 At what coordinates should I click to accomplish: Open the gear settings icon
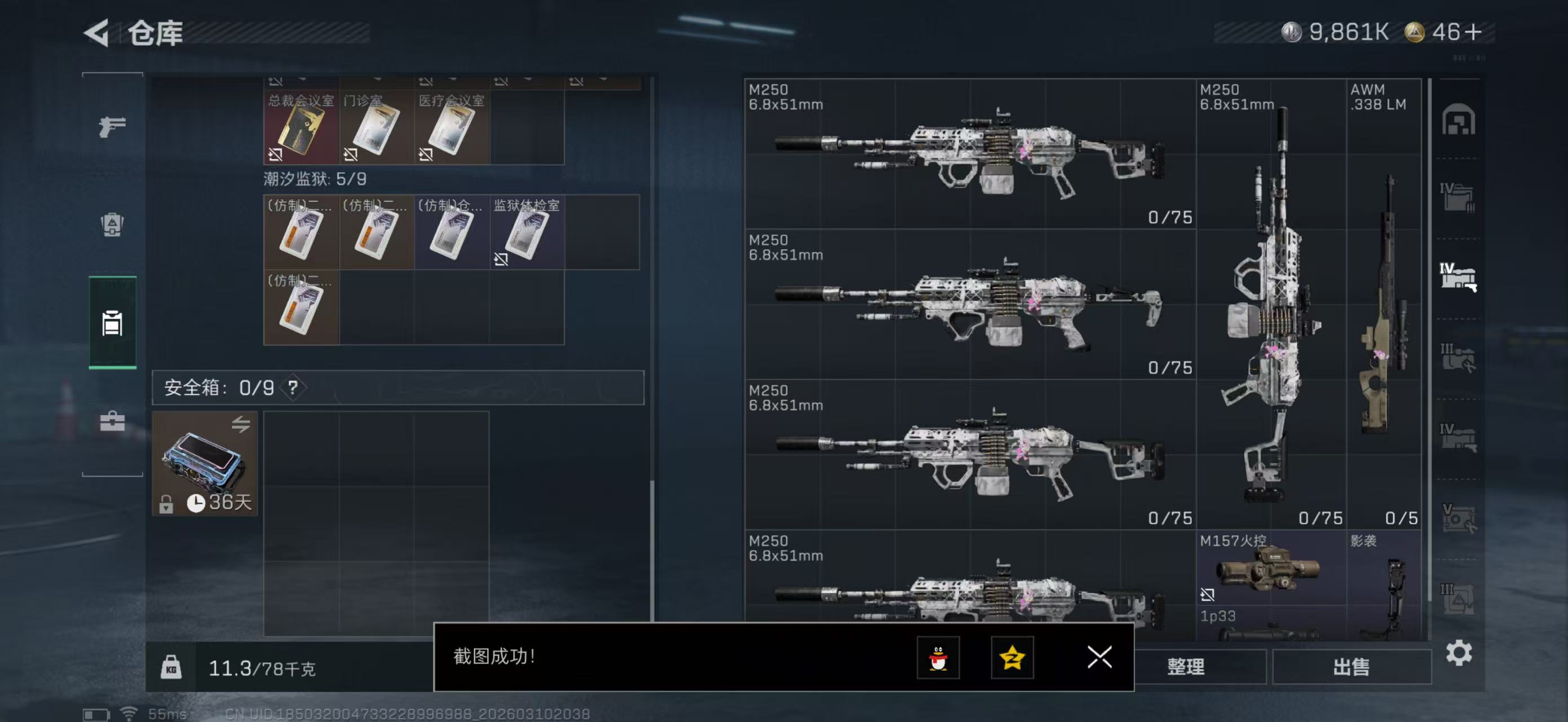(1459, 653)
